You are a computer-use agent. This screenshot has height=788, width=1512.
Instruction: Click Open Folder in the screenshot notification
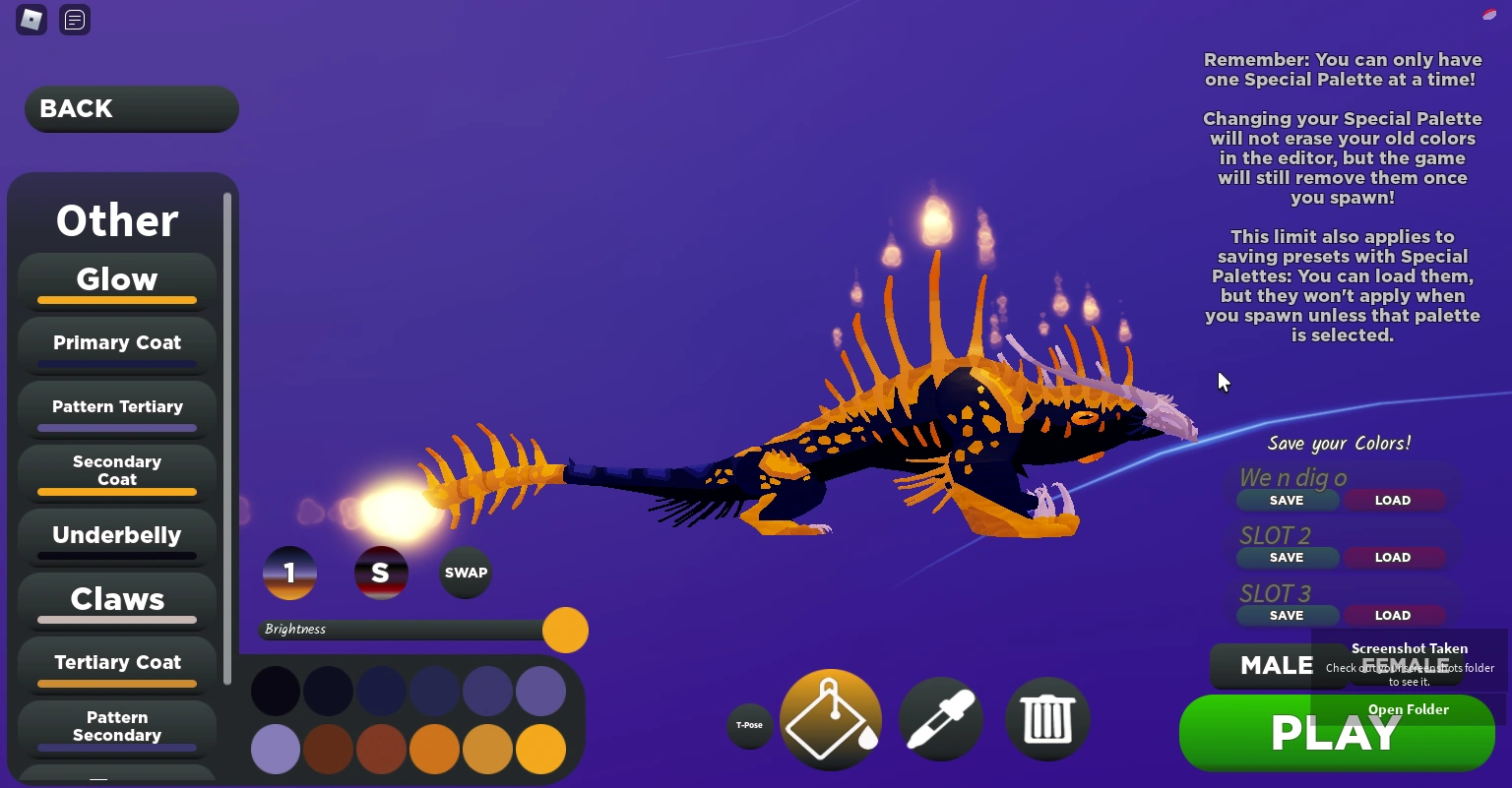1408,709
